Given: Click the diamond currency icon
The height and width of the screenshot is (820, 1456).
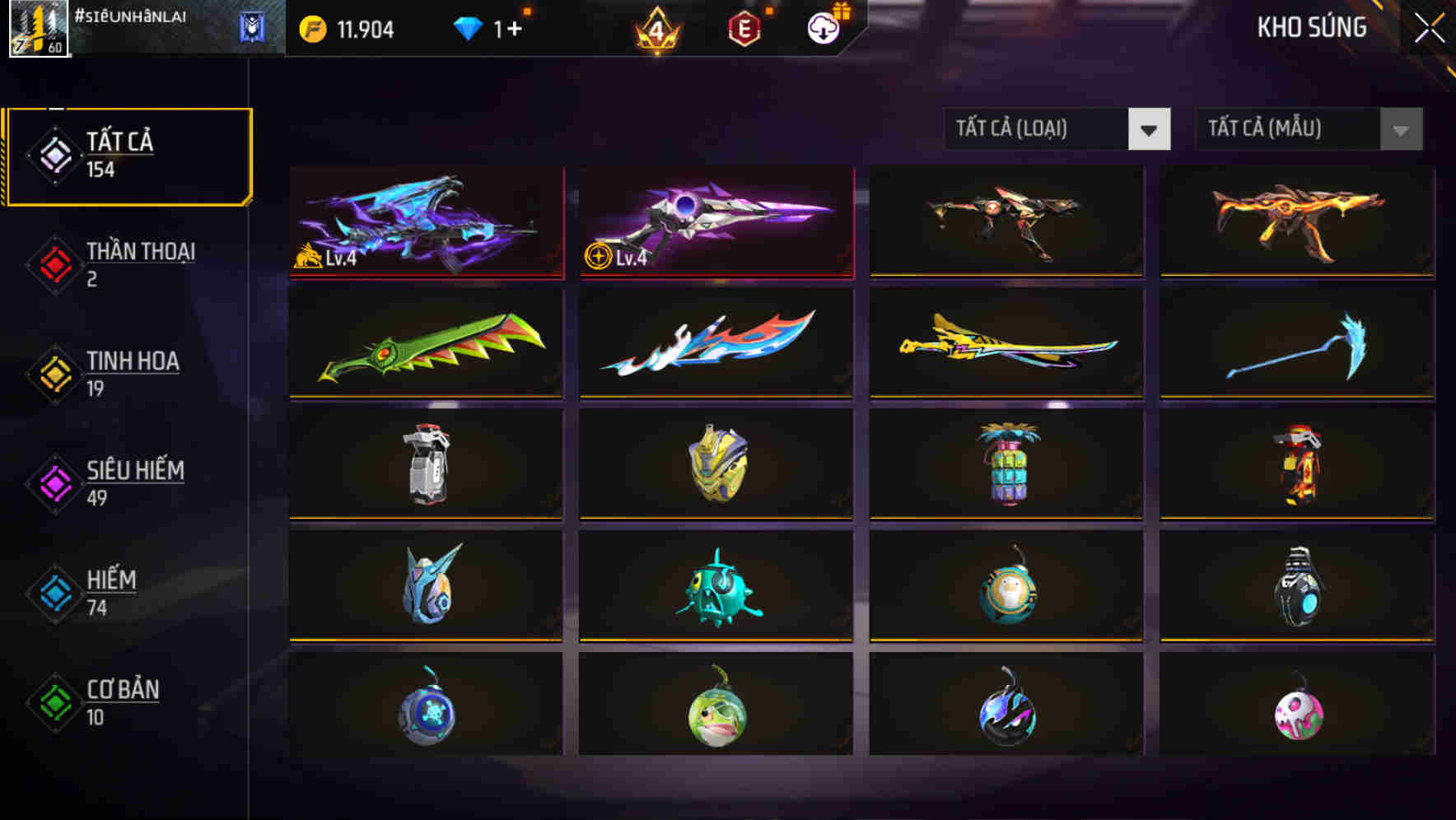Looking at the screenshot, I should pyautogui.click(x=468, y=27).
